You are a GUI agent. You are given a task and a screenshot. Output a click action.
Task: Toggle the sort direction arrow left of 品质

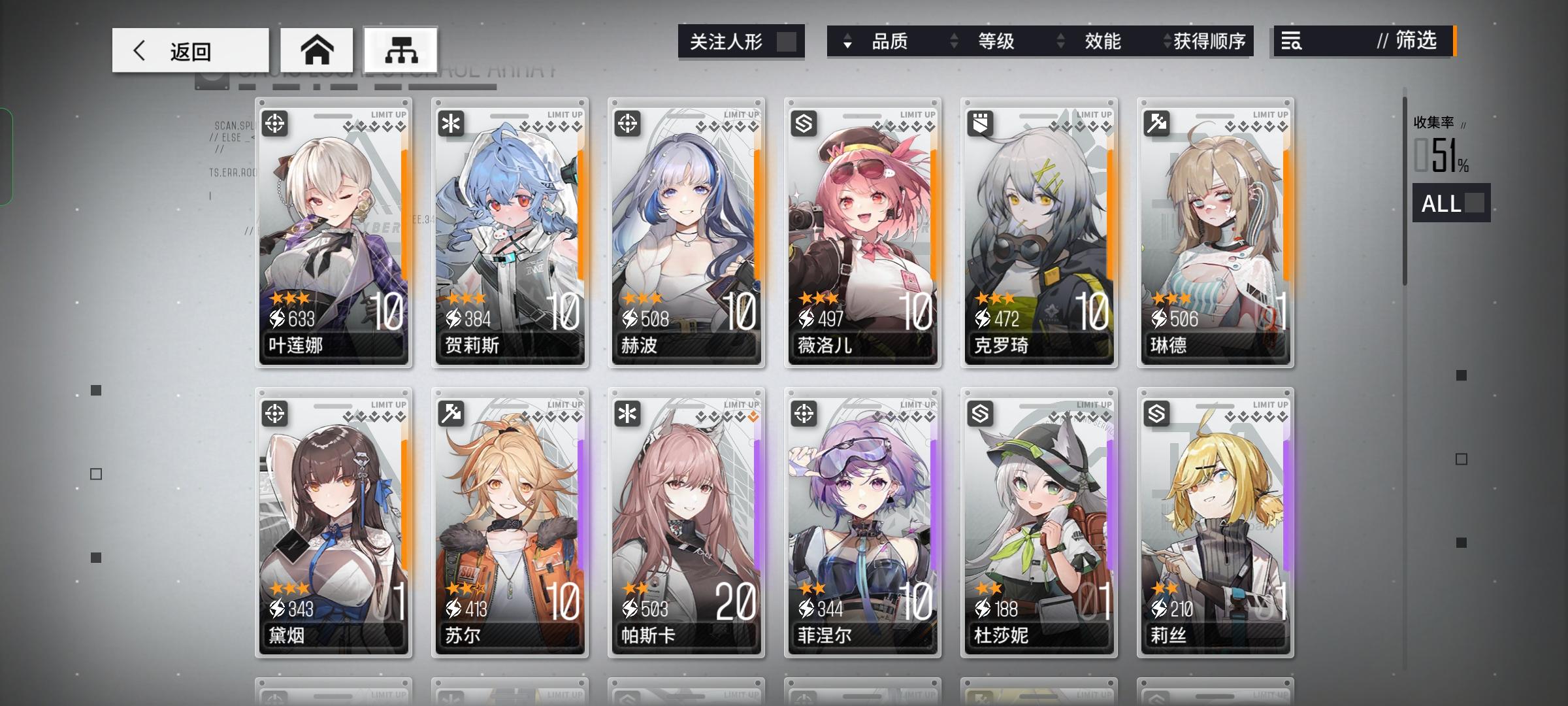pyautogui.click(x=847, y=41)
